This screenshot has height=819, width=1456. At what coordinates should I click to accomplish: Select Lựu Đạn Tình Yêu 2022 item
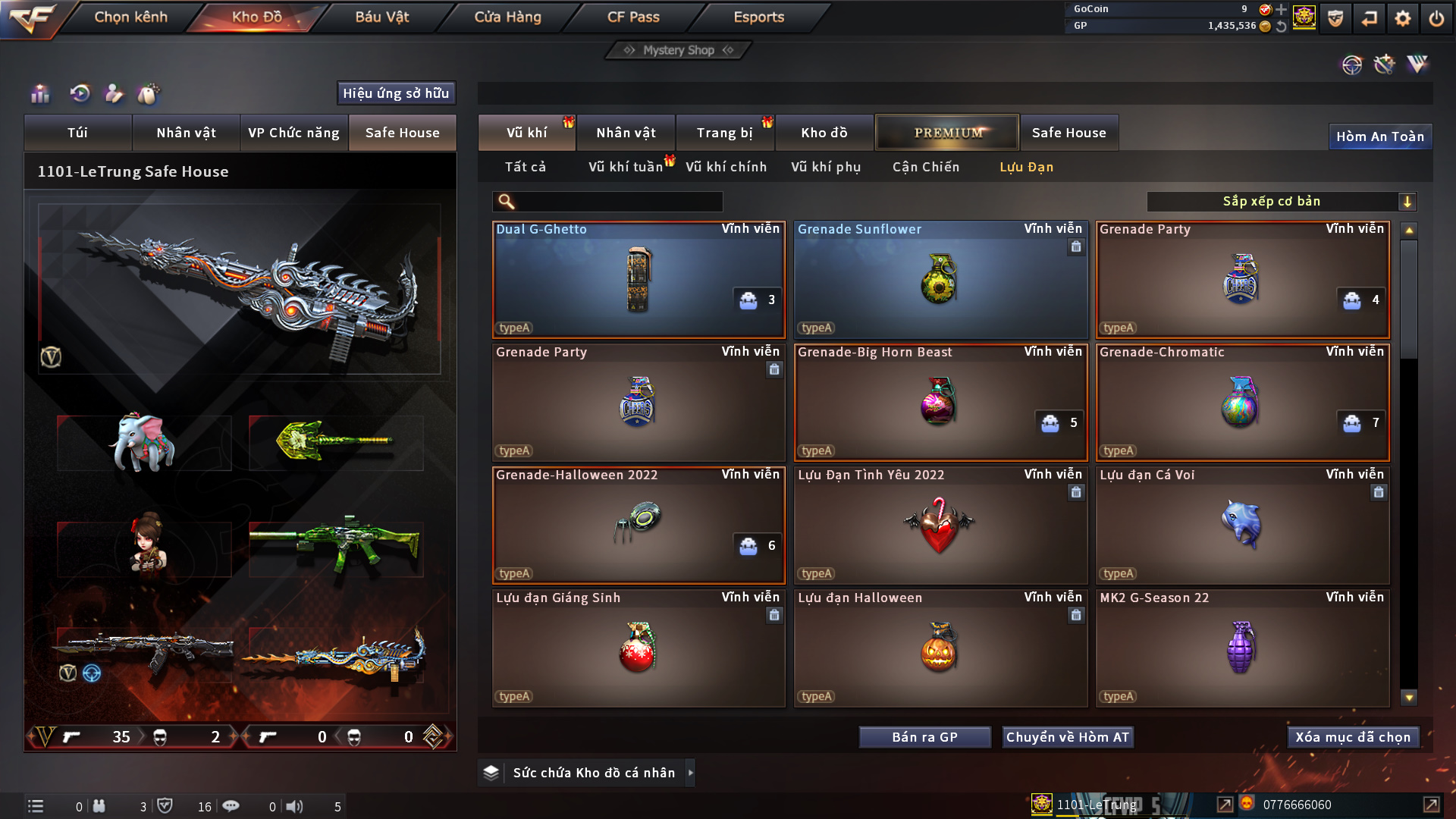tap(940, 526)
